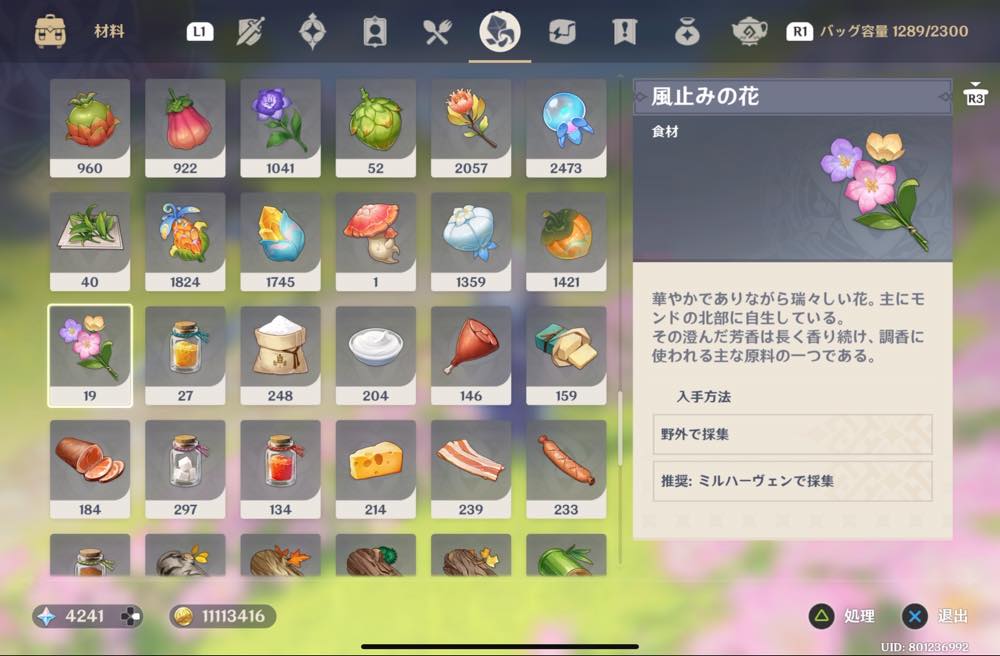Switch to the teapot furnishings tab
This screenshot has height=656, width=1000.
pyautogui.click(x=750, y=32)
